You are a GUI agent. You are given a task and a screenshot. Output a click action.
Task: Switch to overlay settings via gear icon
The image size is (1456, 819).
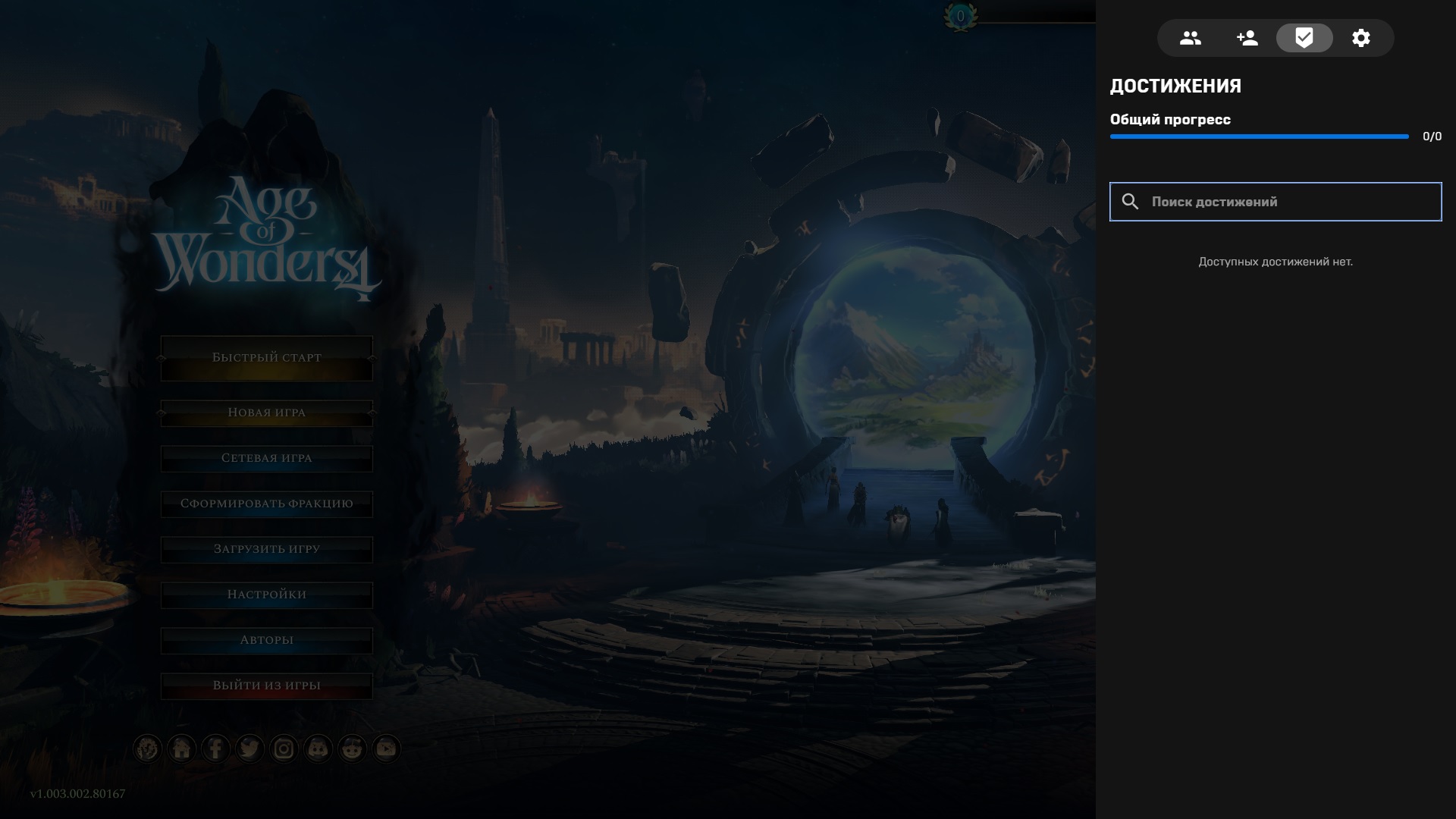click(1361, 37)
